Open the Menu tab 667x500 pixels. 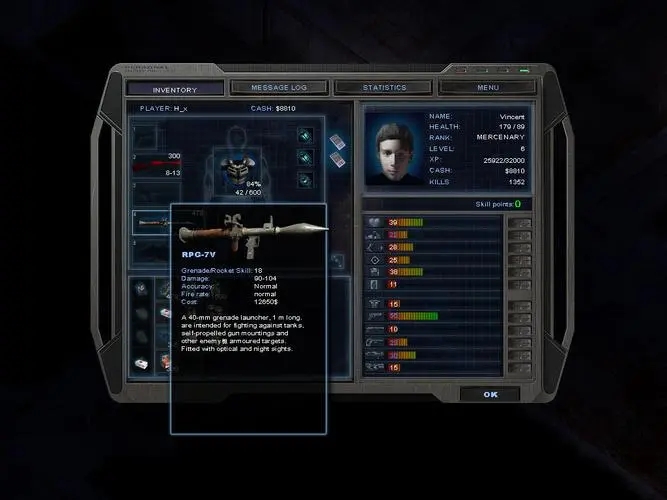click(487, 88)
